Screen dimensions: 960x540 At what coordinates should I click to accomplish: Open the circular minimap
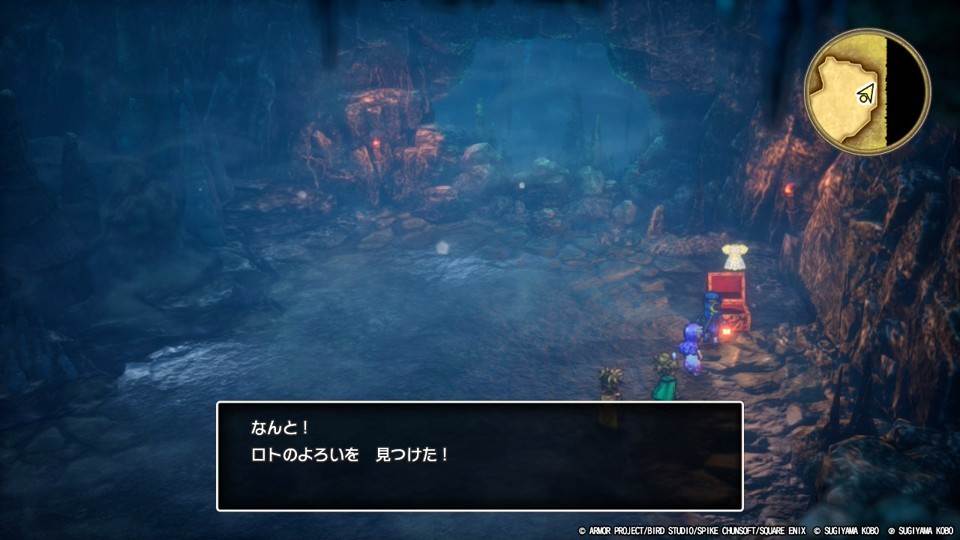[x=867, y=91]
